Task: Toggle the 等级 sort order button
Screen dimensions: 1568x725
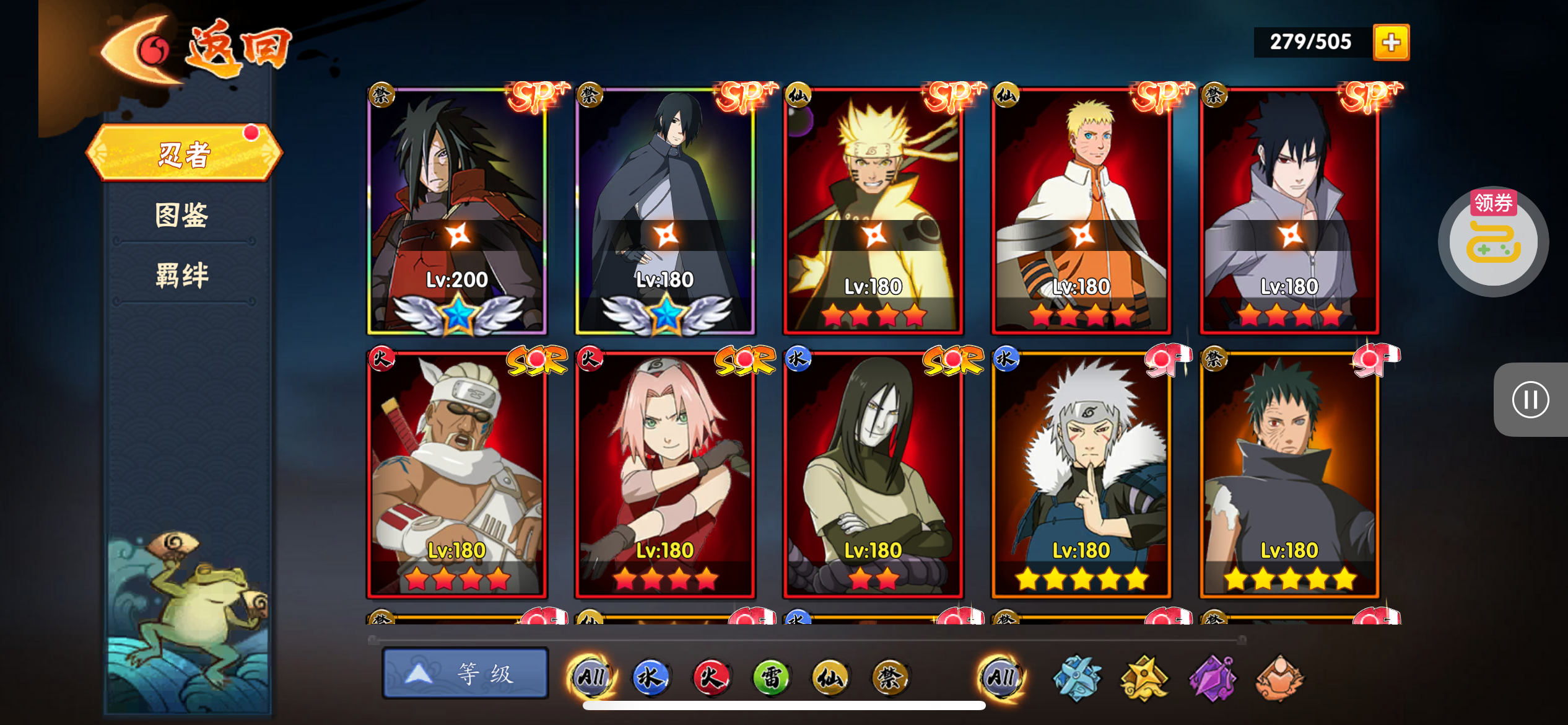Action: [465, 674]
